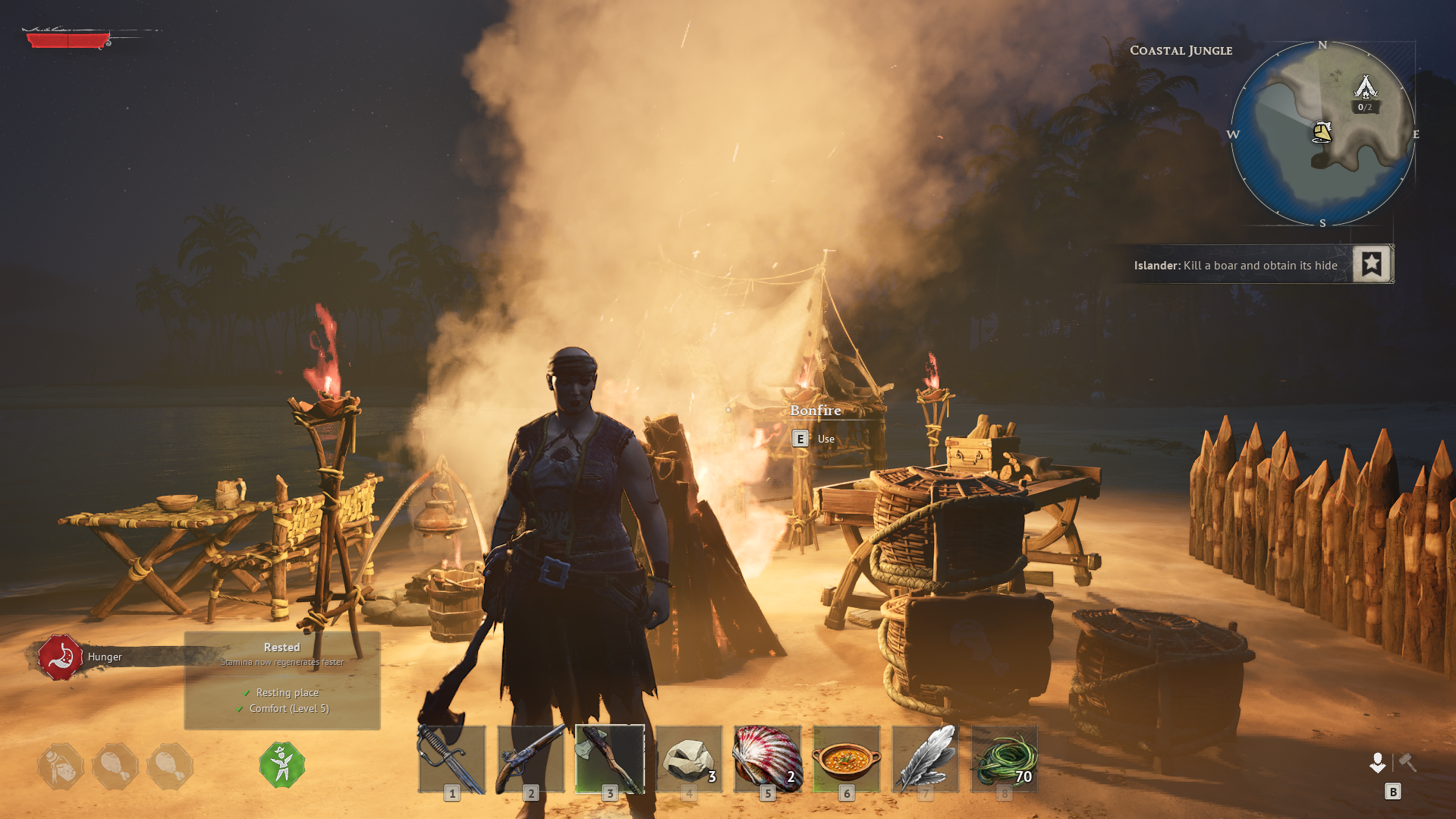Open the circular minimap
This screenshot has width=1456, height=819.
pyautogui.click(x=1322, y=134)
